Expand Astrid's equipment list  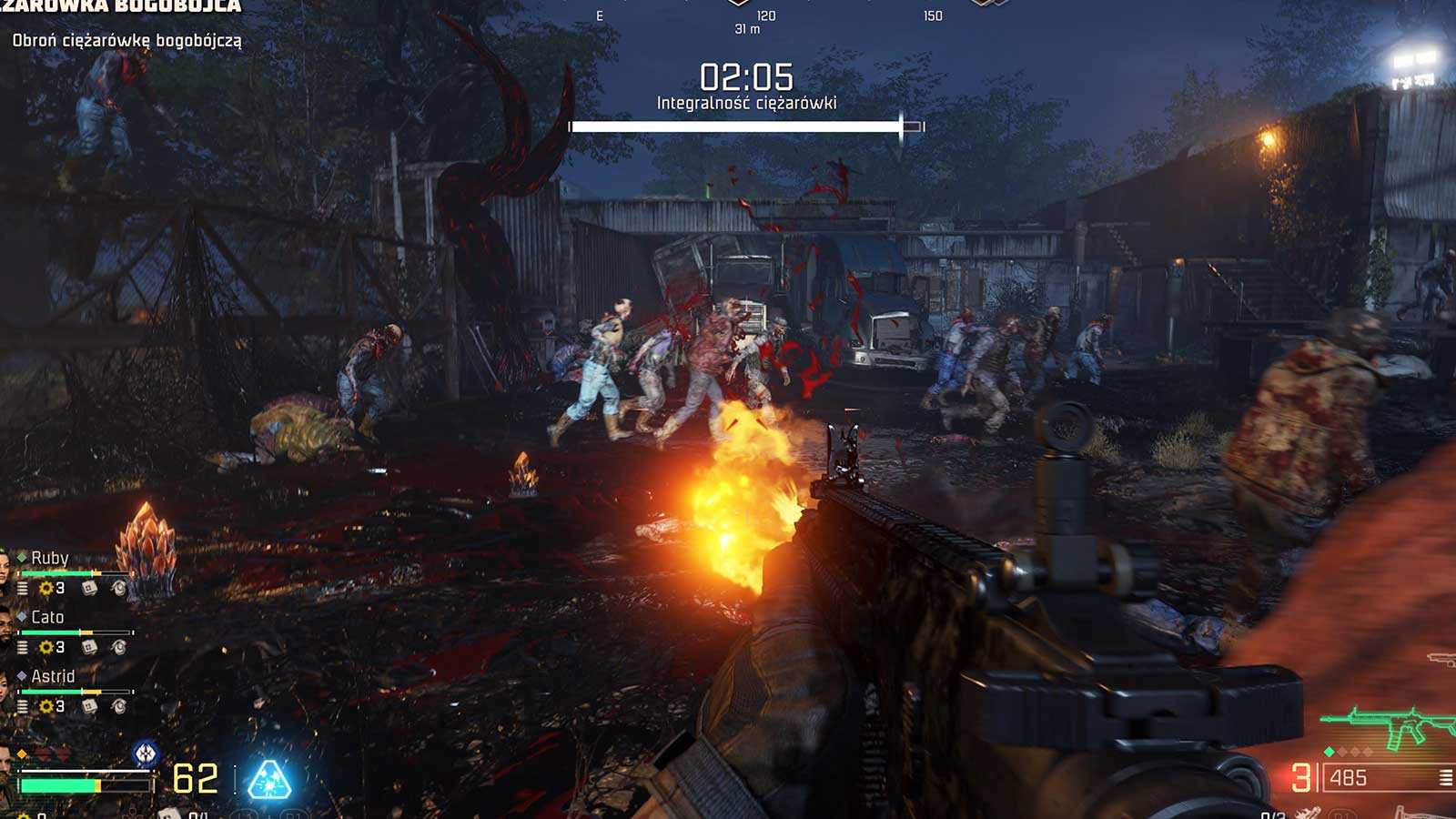pyautogui.click(x=22, y=705)
